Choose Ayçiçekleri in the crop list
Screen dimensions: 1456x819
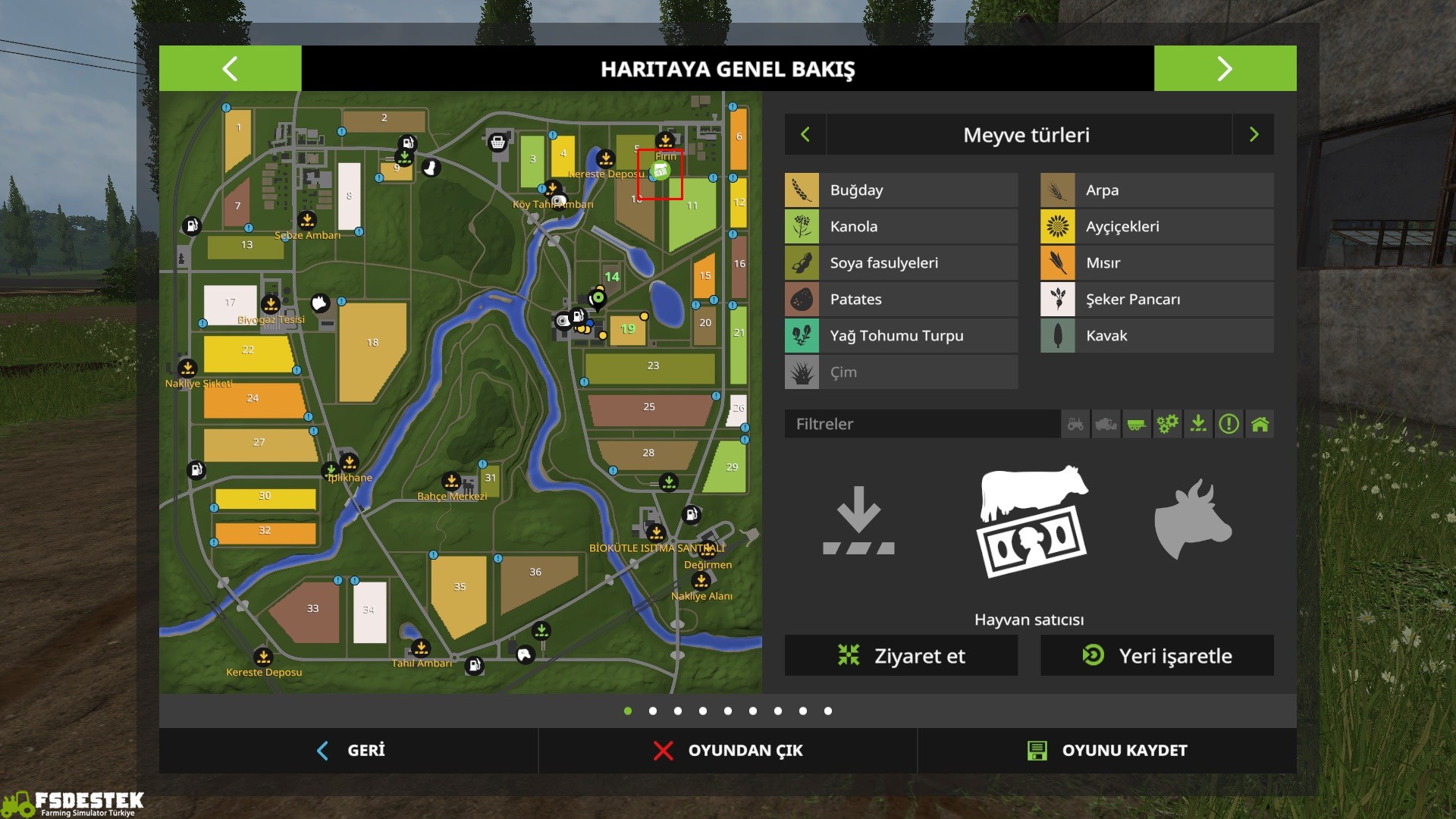click(x=1156, y=227)
